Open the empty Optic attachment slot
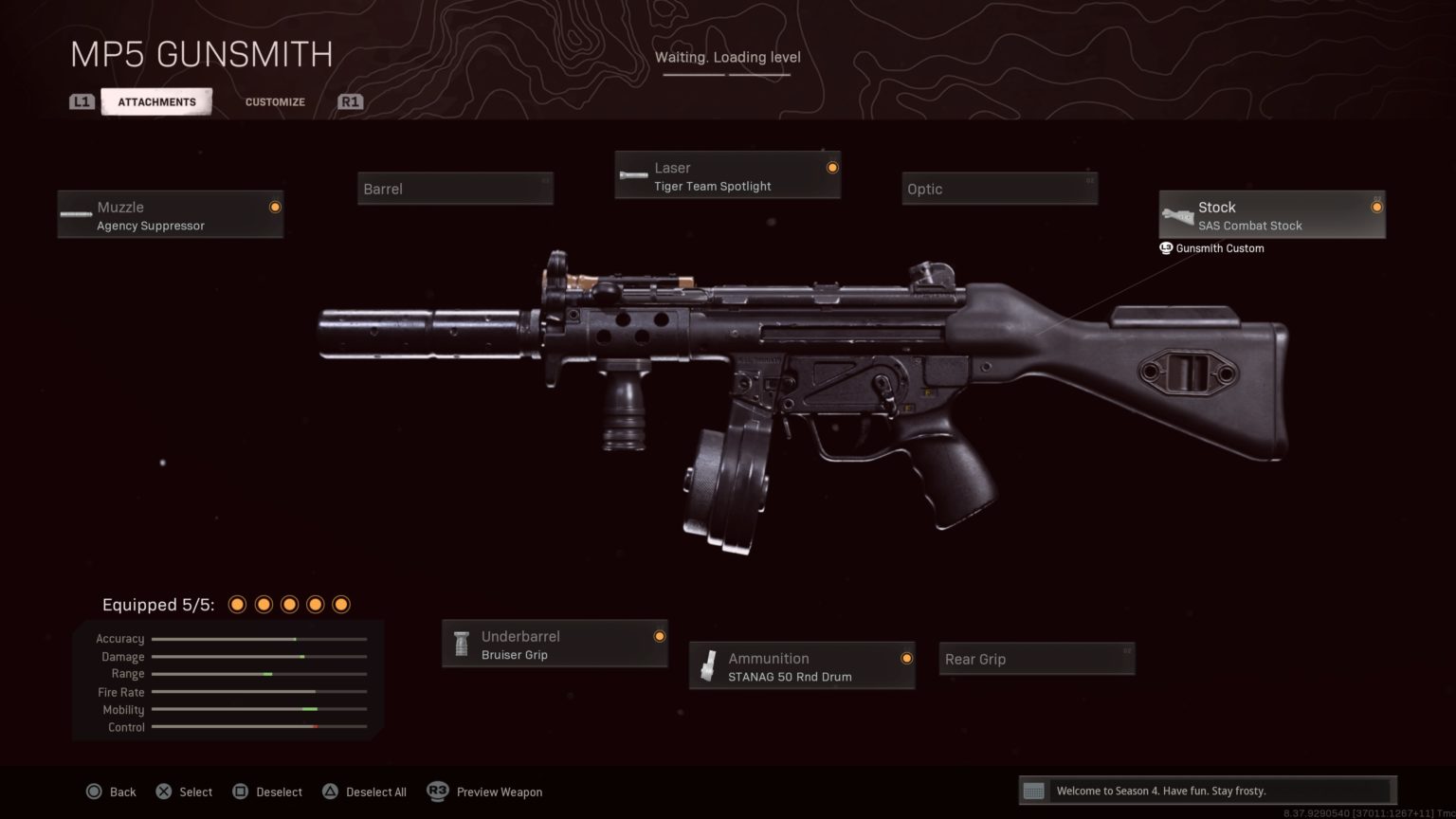Screen dimensions: 1456x819 tap(999, 188)
